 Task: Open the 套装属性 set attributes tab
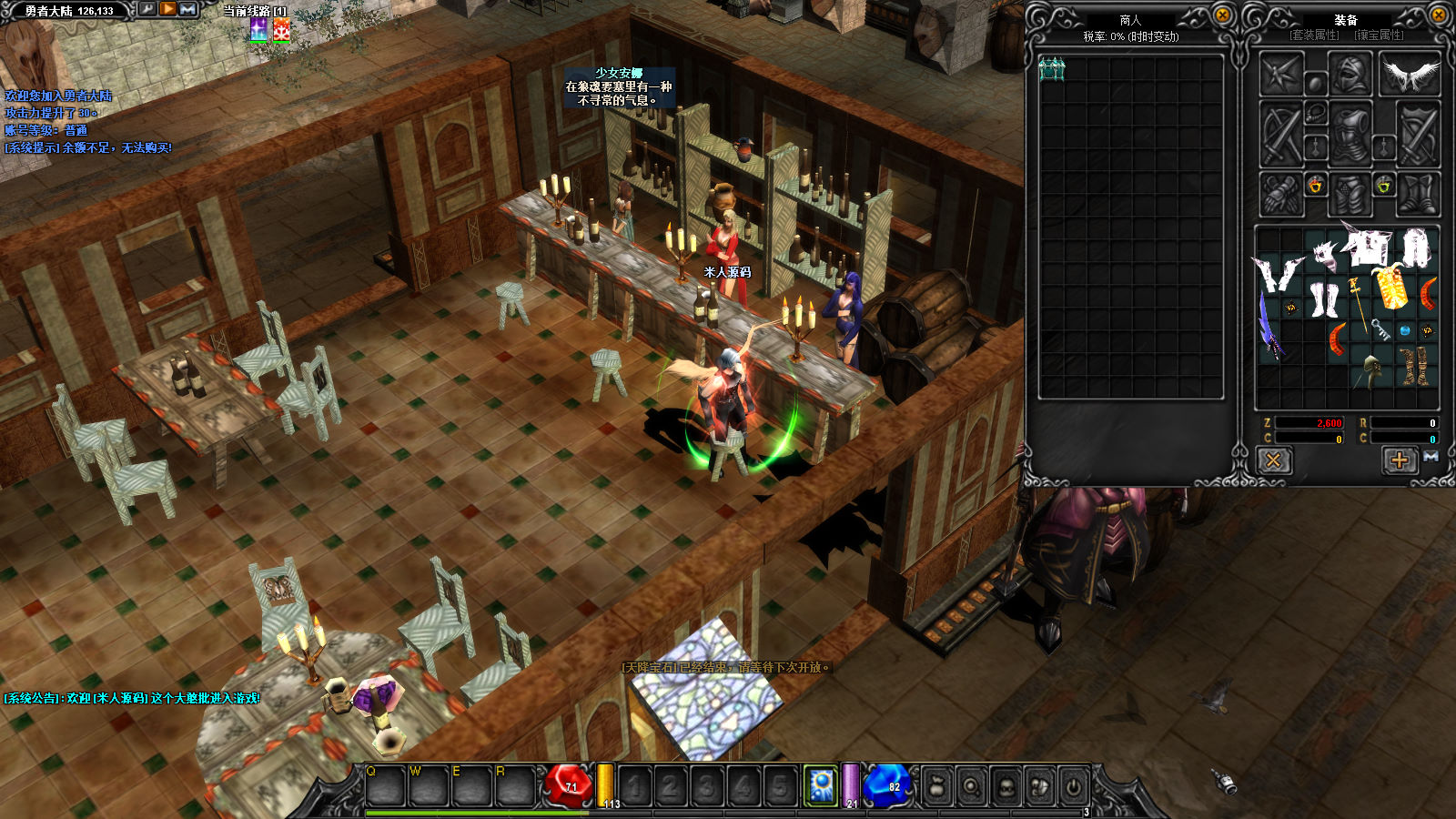[1314, 35]
